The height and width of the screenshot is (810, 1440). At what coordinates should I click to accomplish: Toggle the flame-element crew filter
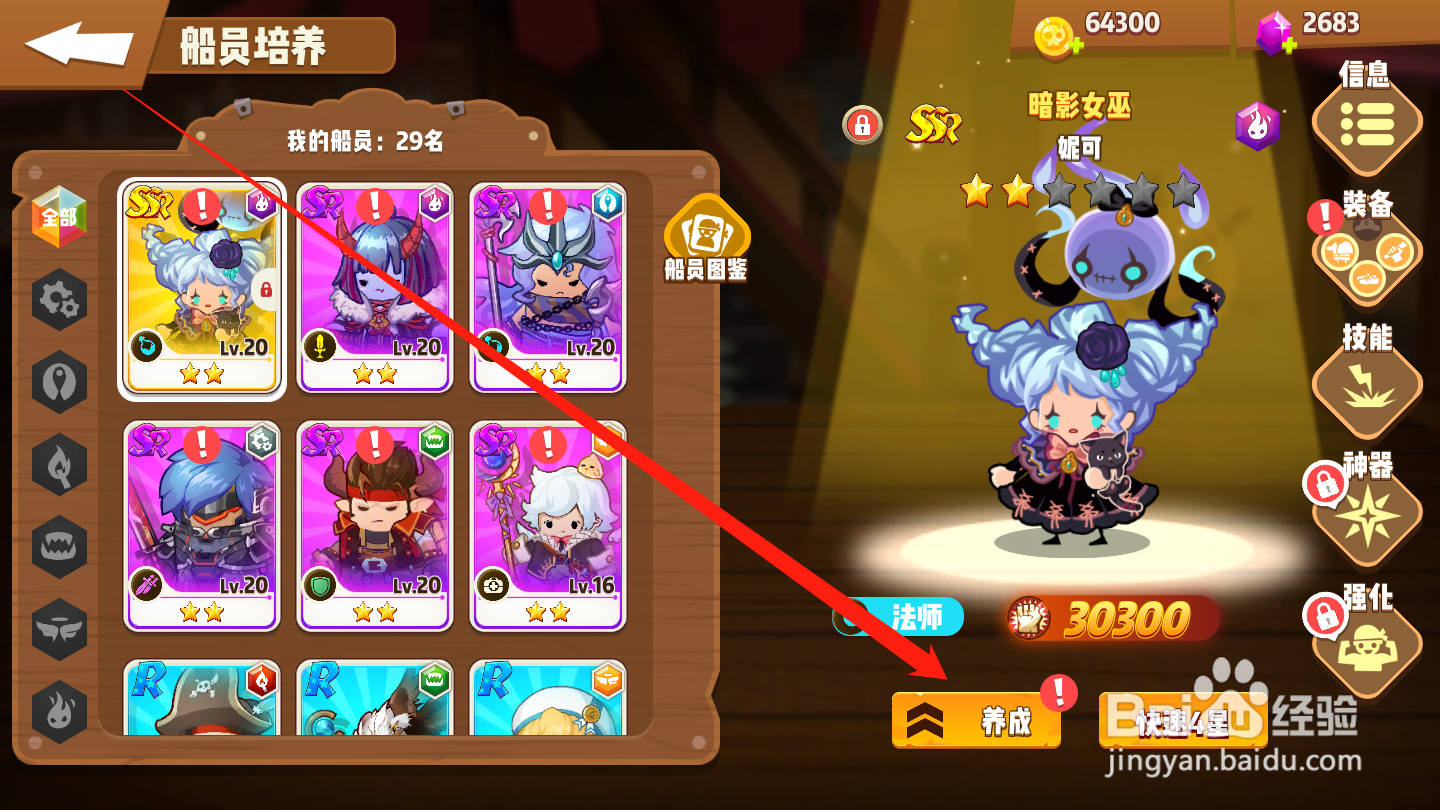point(57,712)
